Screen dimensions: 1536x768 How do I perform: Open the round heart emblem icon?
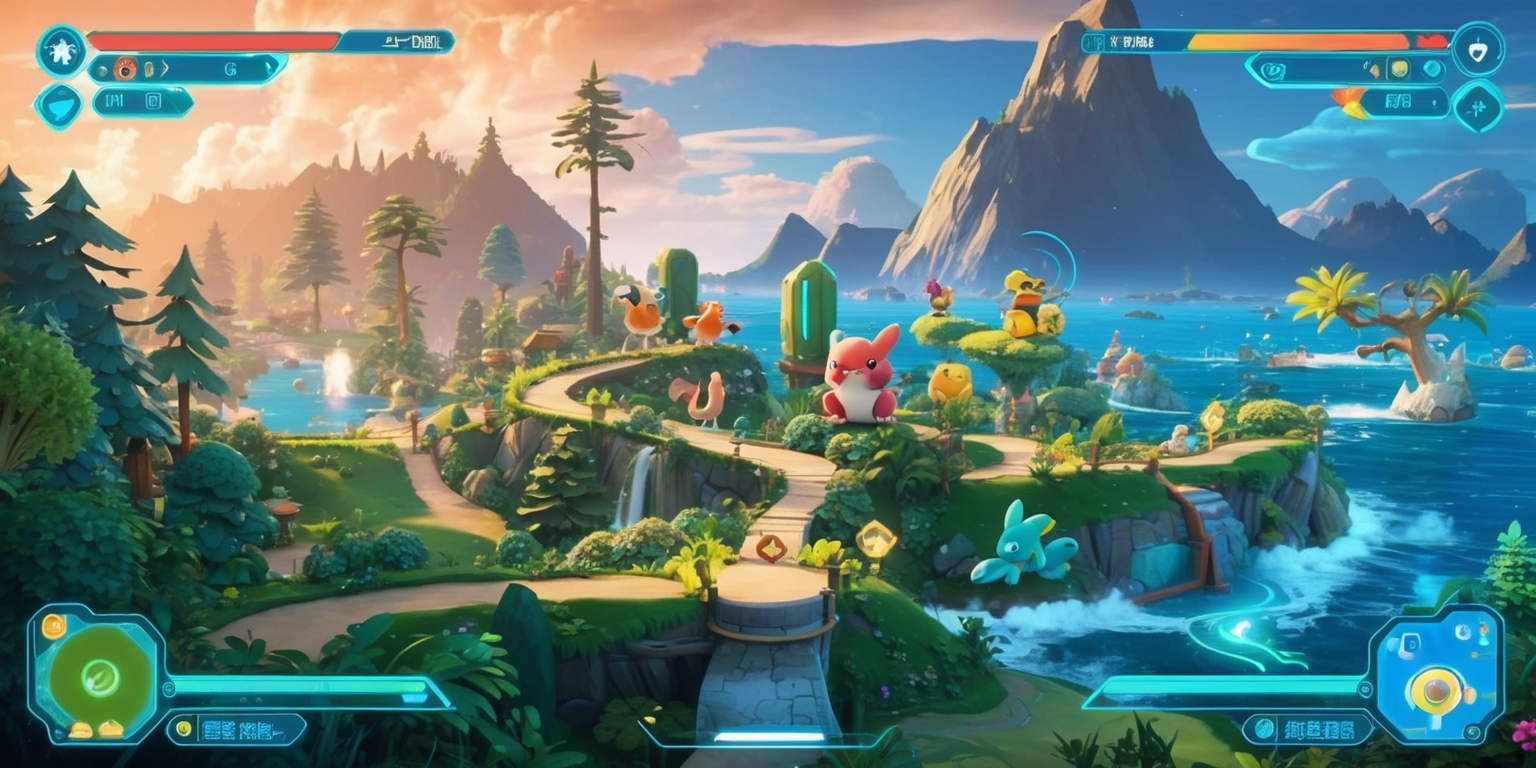coord(1478,49)
